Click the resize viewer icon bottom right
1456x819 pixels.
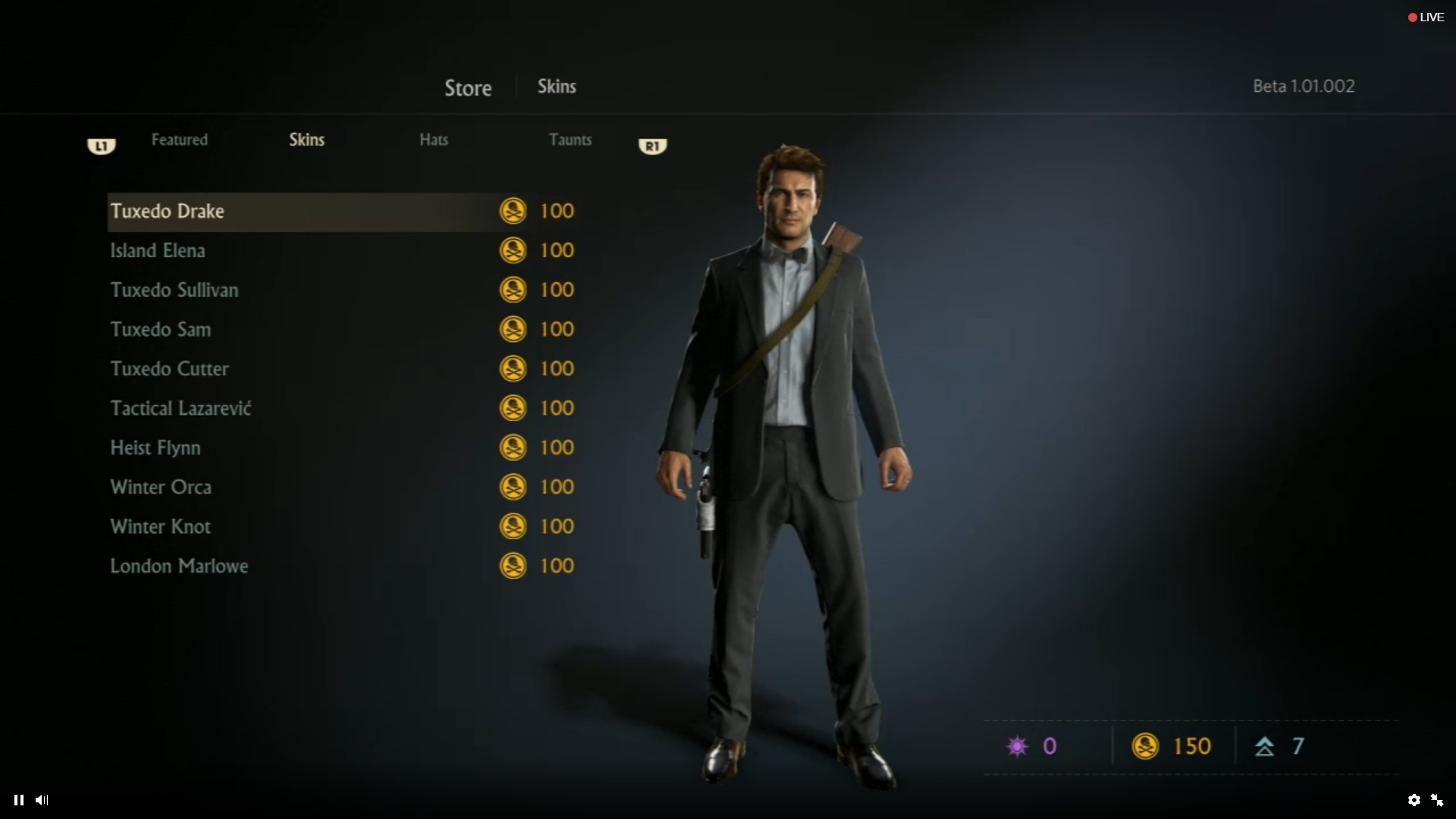point(1438,800)
